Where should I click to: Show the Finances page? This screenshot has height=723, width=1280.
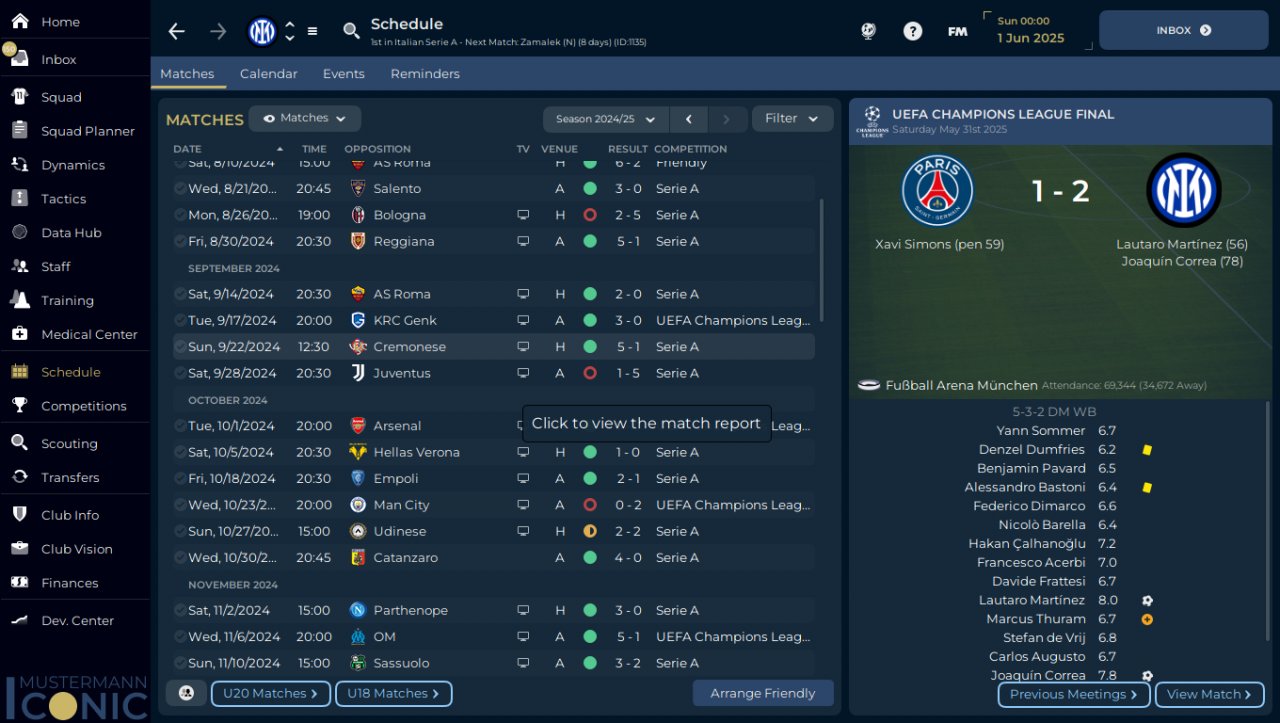click(x=69, y=583)
